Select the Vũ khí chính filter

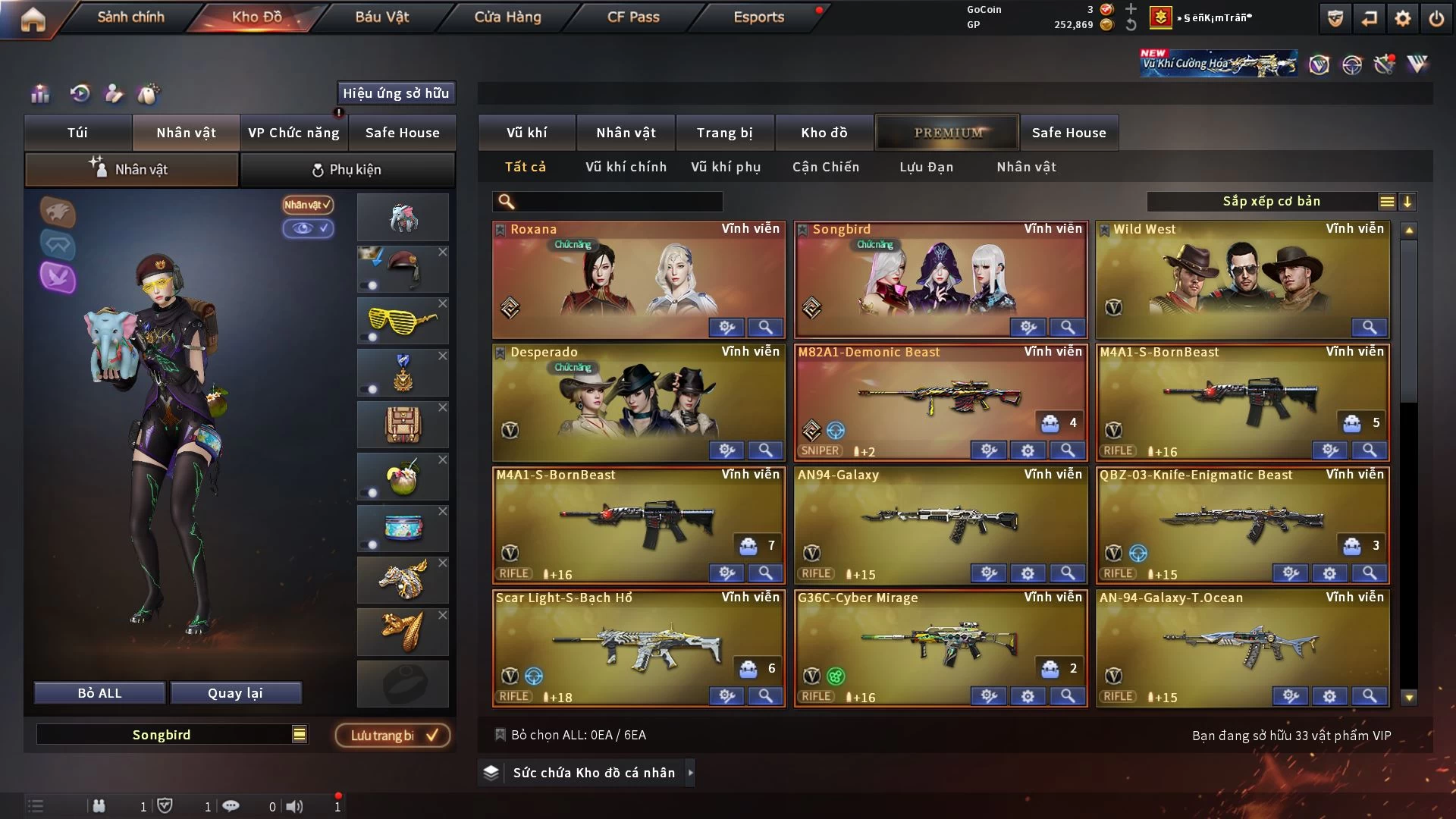click(x=626, y=167)
